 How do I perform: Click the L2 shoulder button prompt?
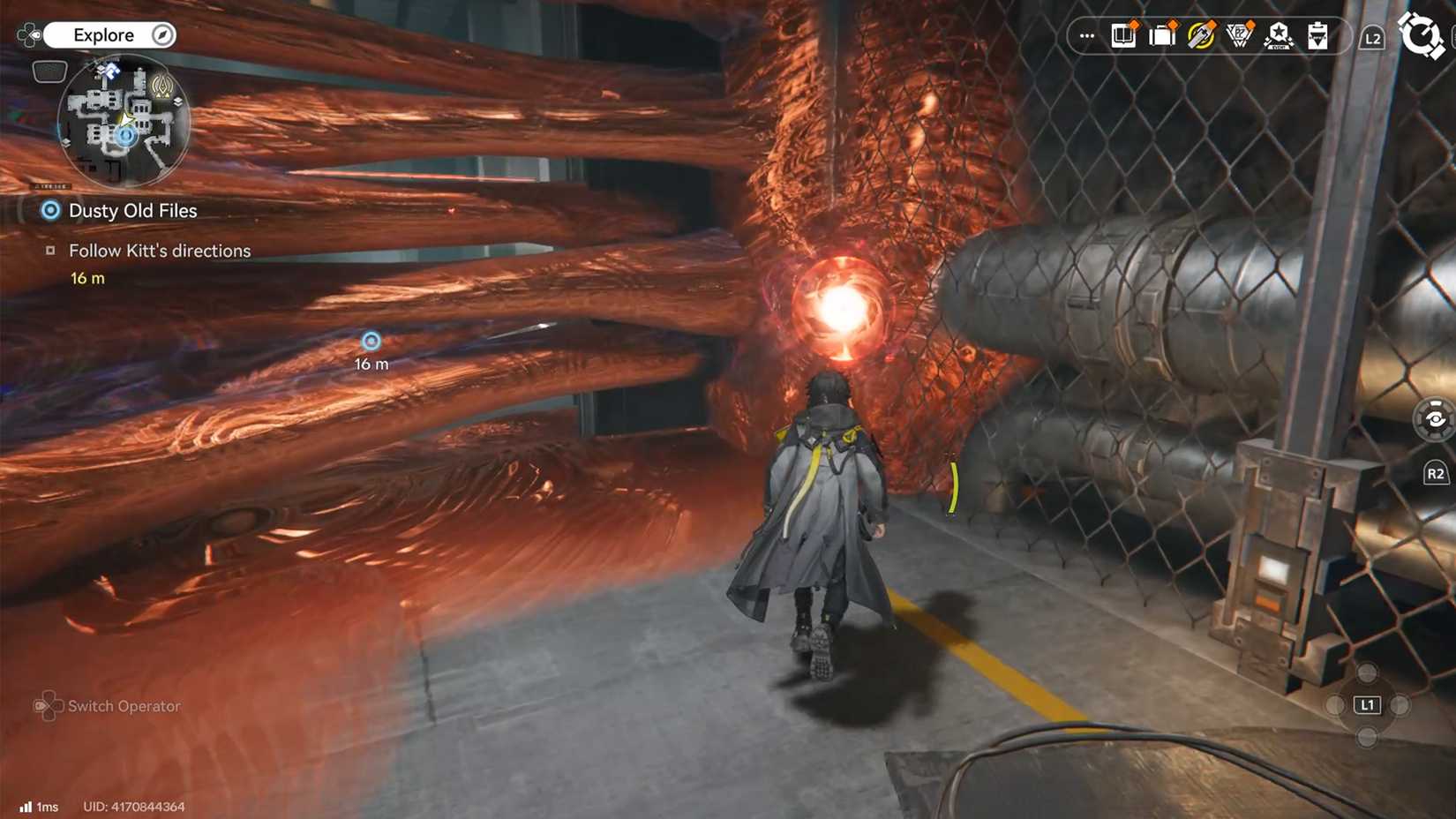tap(1373, 38)
